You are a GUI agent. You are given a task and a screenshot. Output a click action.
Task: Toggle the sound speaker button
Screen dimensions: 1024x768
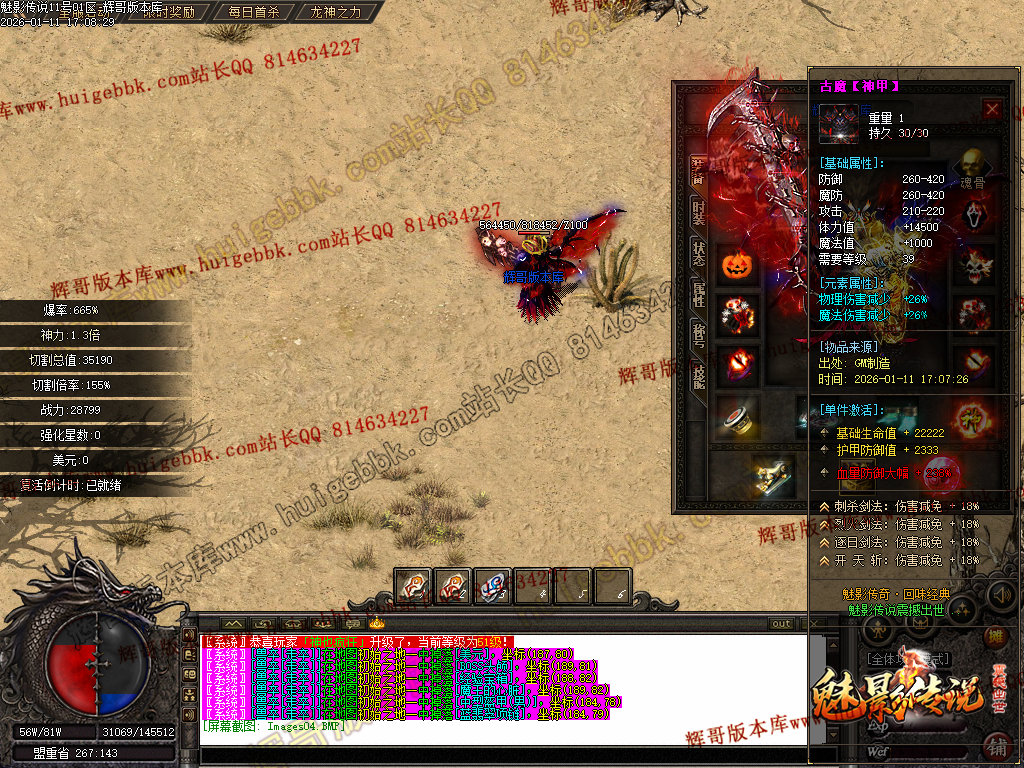1000,596
